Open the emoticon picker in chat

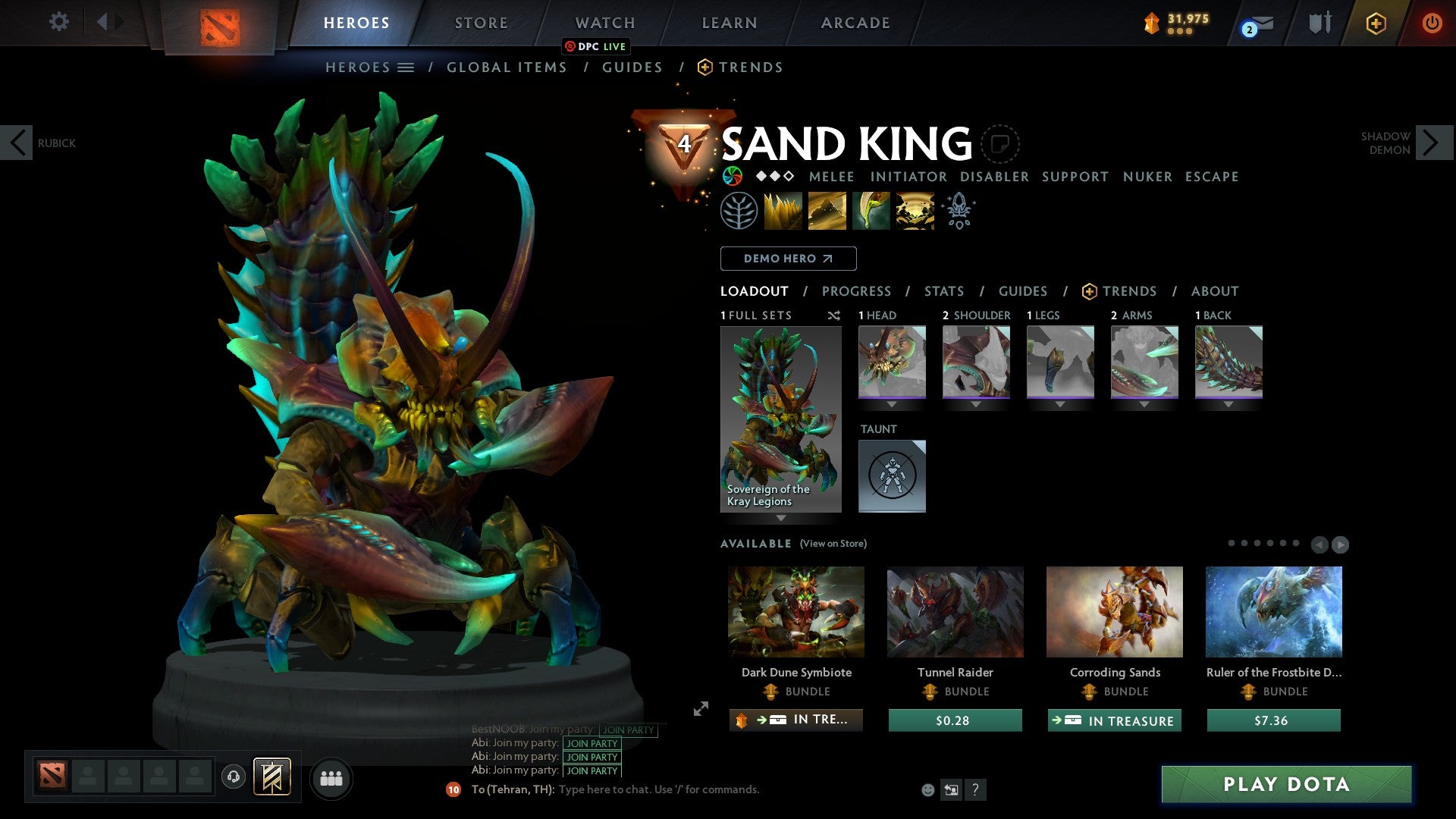[927, 789]
